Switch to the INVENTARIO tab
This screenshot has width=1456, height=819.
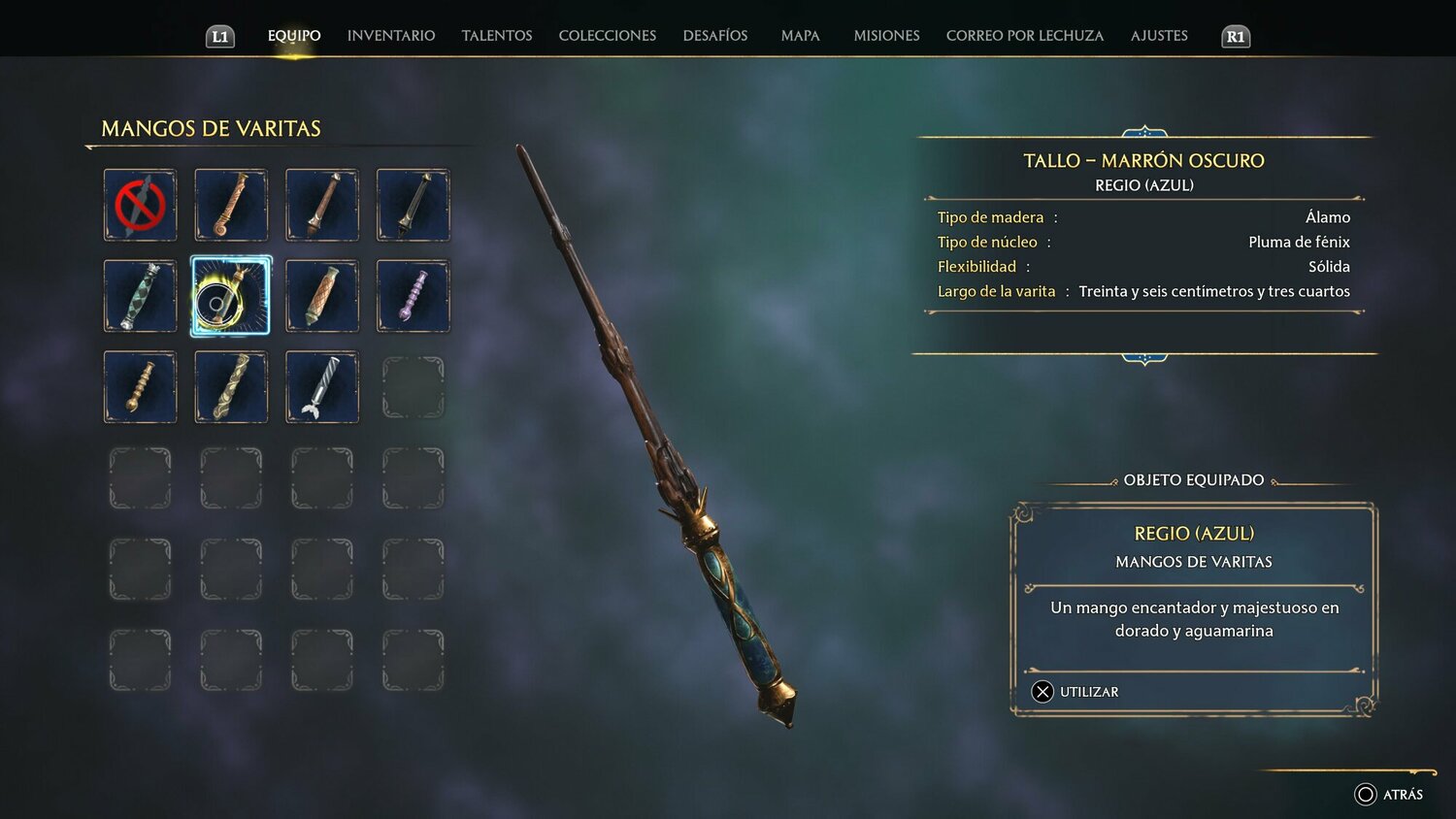(x=390, y=35)
